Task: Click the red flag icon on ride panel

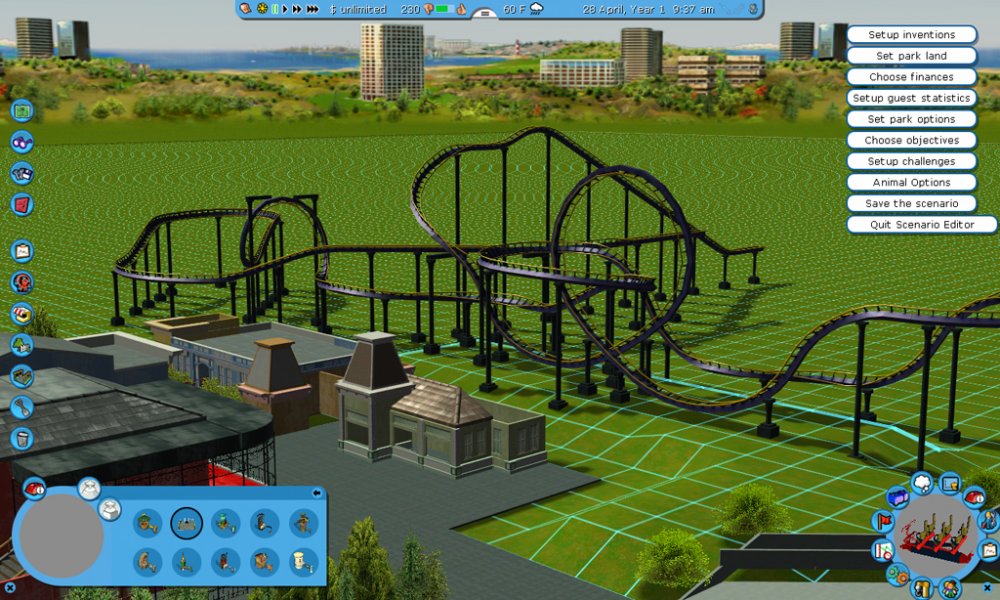Action: 883,521
